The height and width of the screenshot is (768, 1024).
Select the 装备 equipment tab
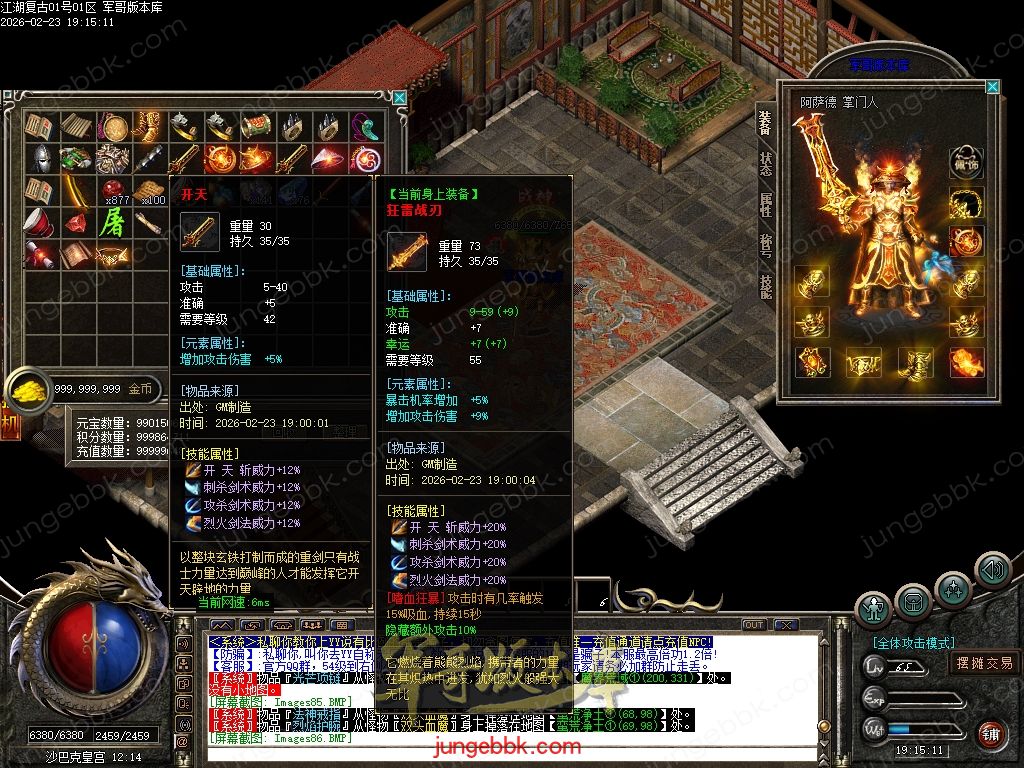(x=765, y=122)
